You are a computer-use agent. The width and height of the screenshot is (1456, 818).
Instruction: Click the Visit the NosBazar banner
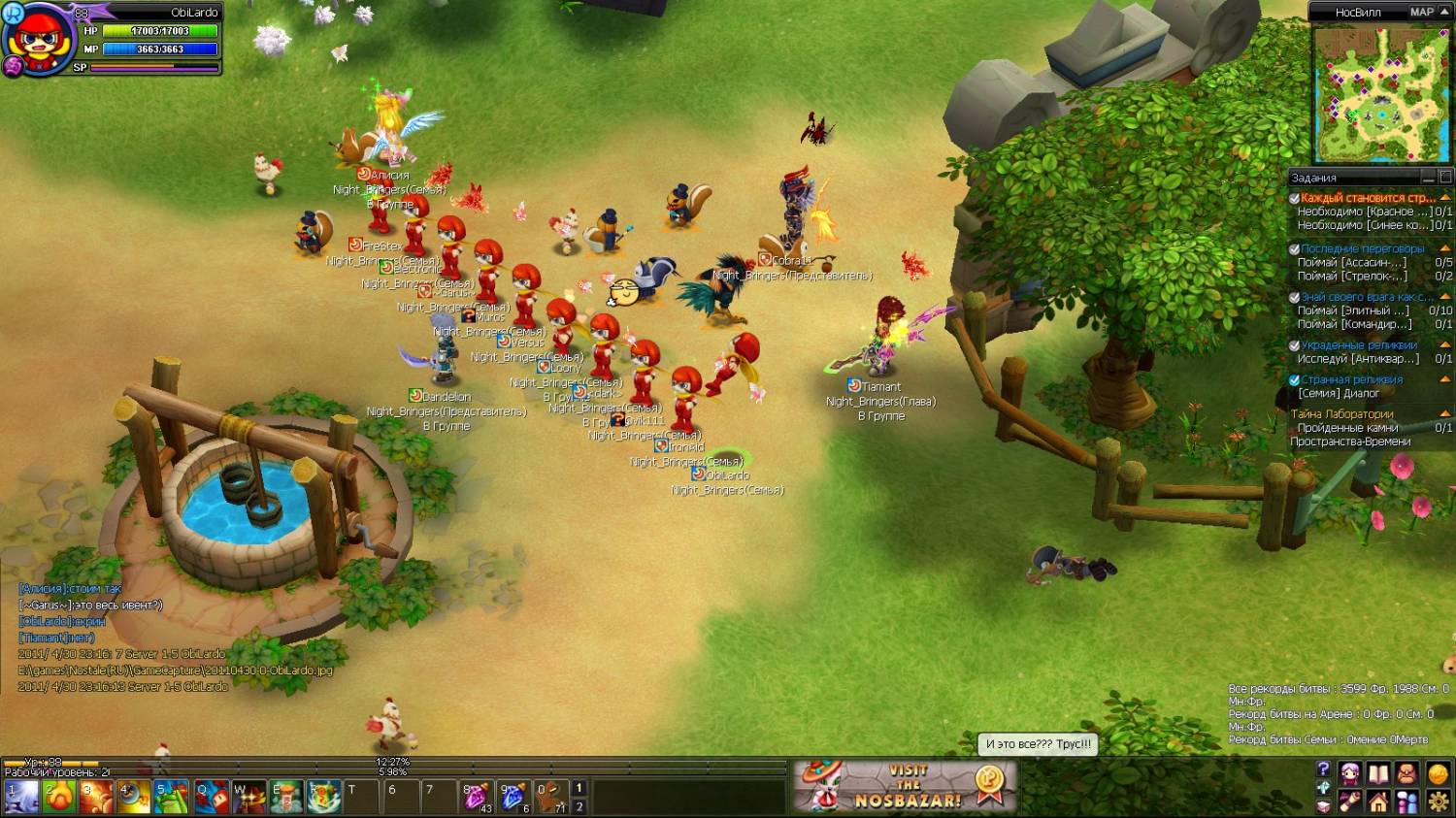[906, 786]
